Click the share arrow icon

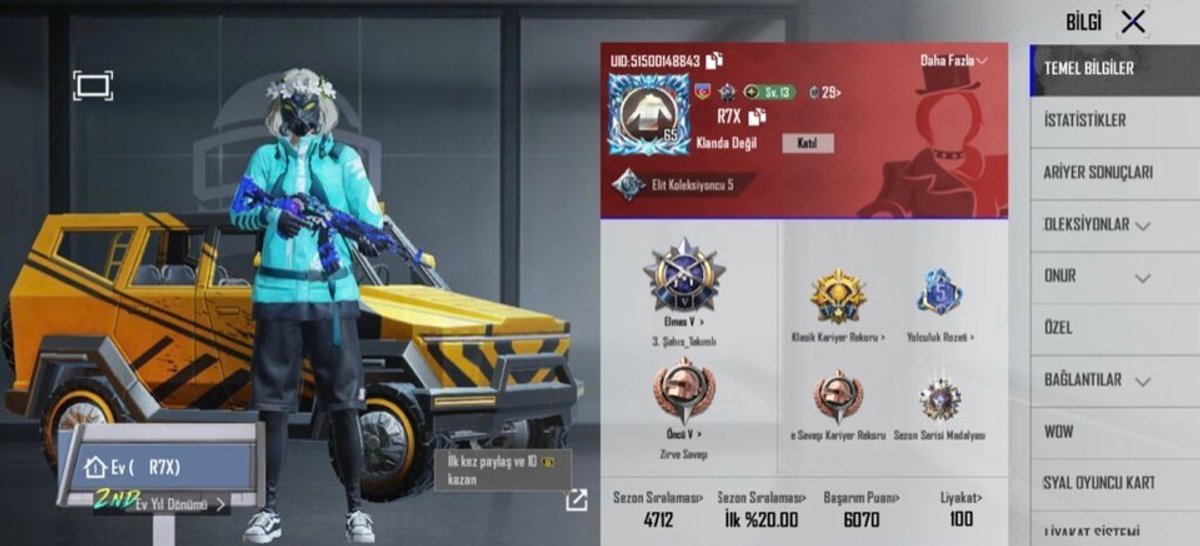click(576, 500)
